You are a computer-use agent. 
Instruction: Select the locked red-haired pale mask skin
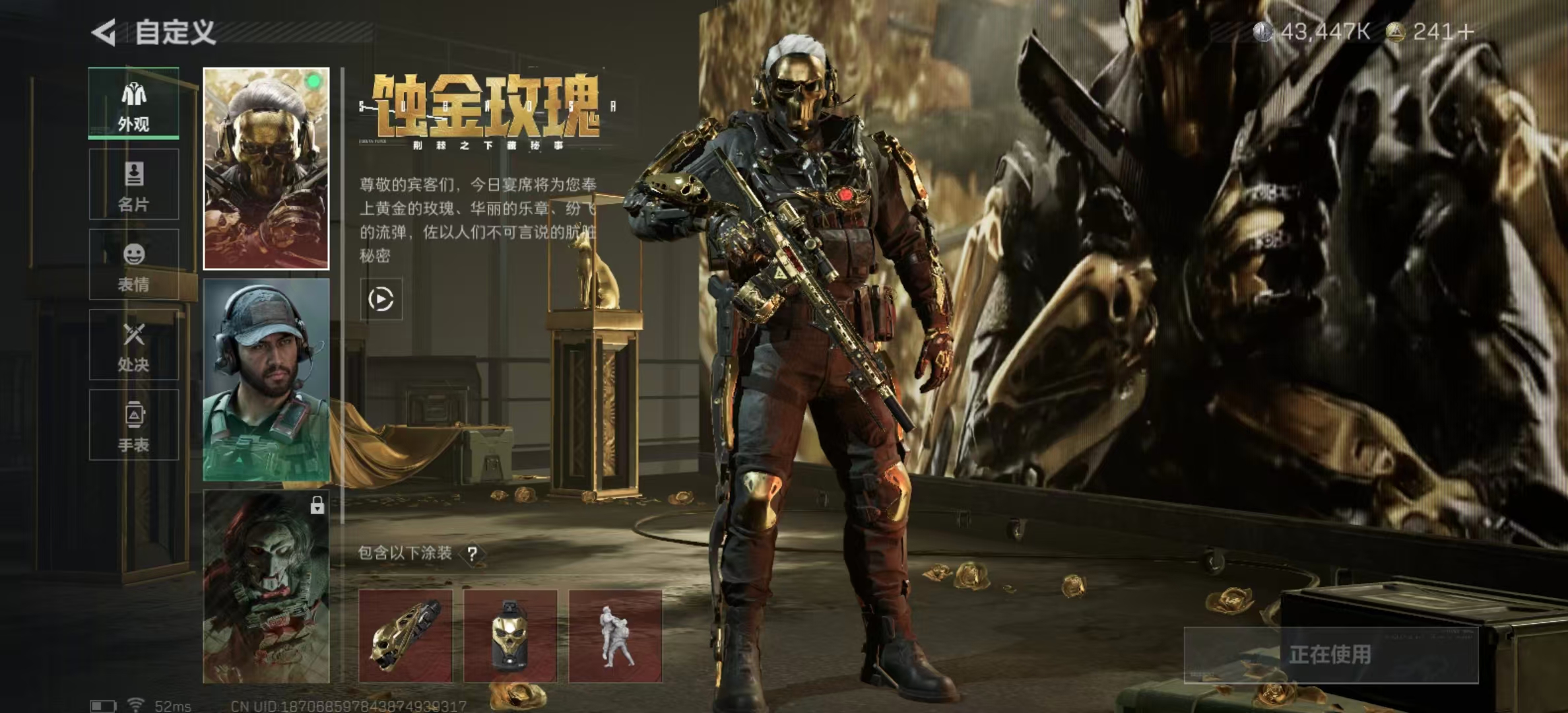click(266, 586)
